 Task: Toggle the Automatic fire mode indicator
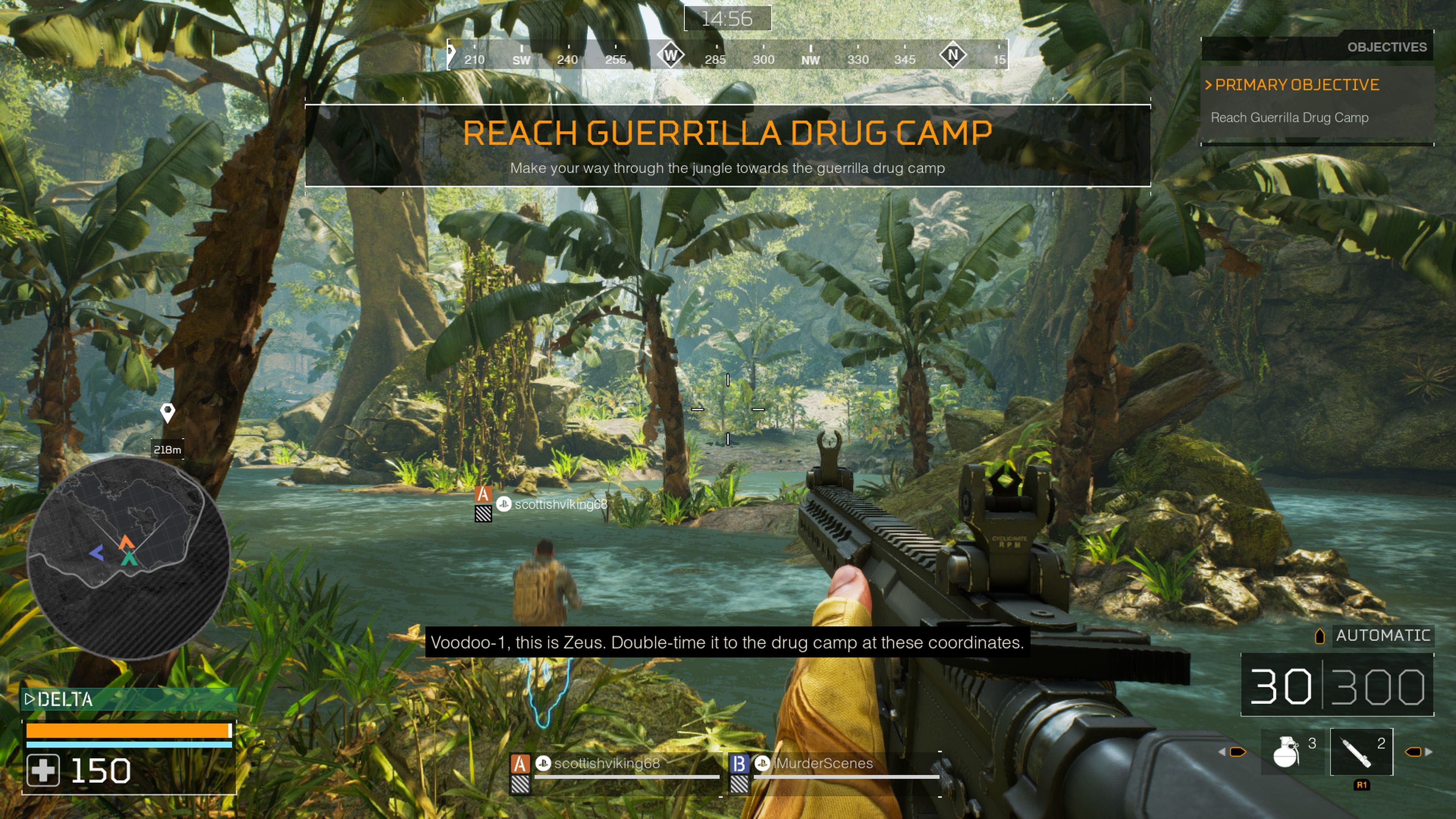click(1382, 635)
